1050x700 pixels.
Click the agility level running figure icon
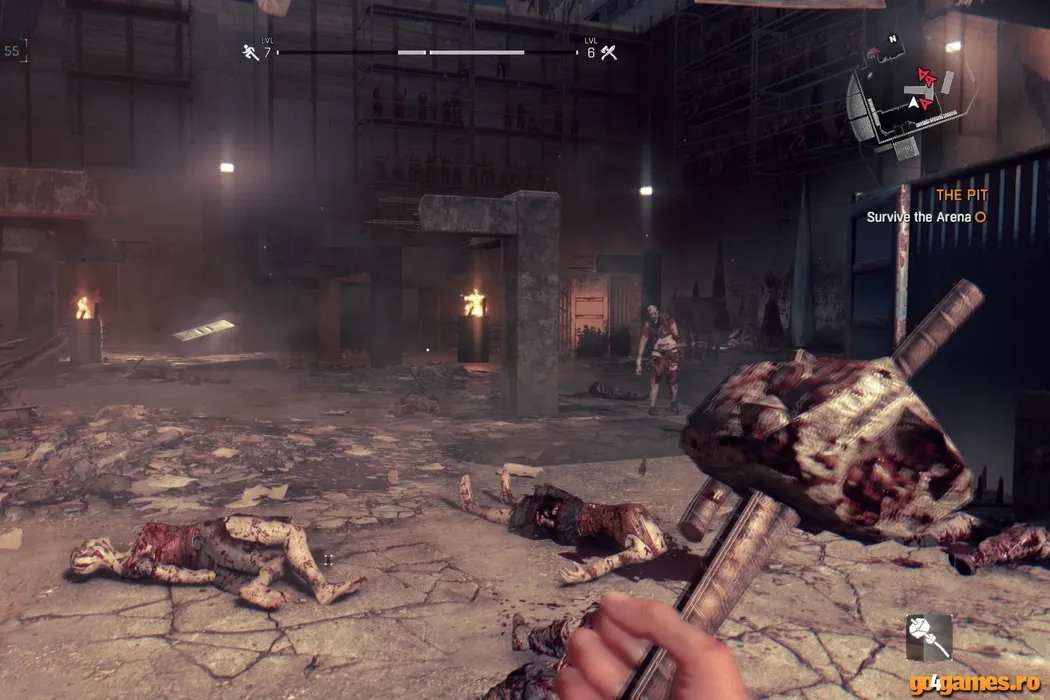pos(250,52)
